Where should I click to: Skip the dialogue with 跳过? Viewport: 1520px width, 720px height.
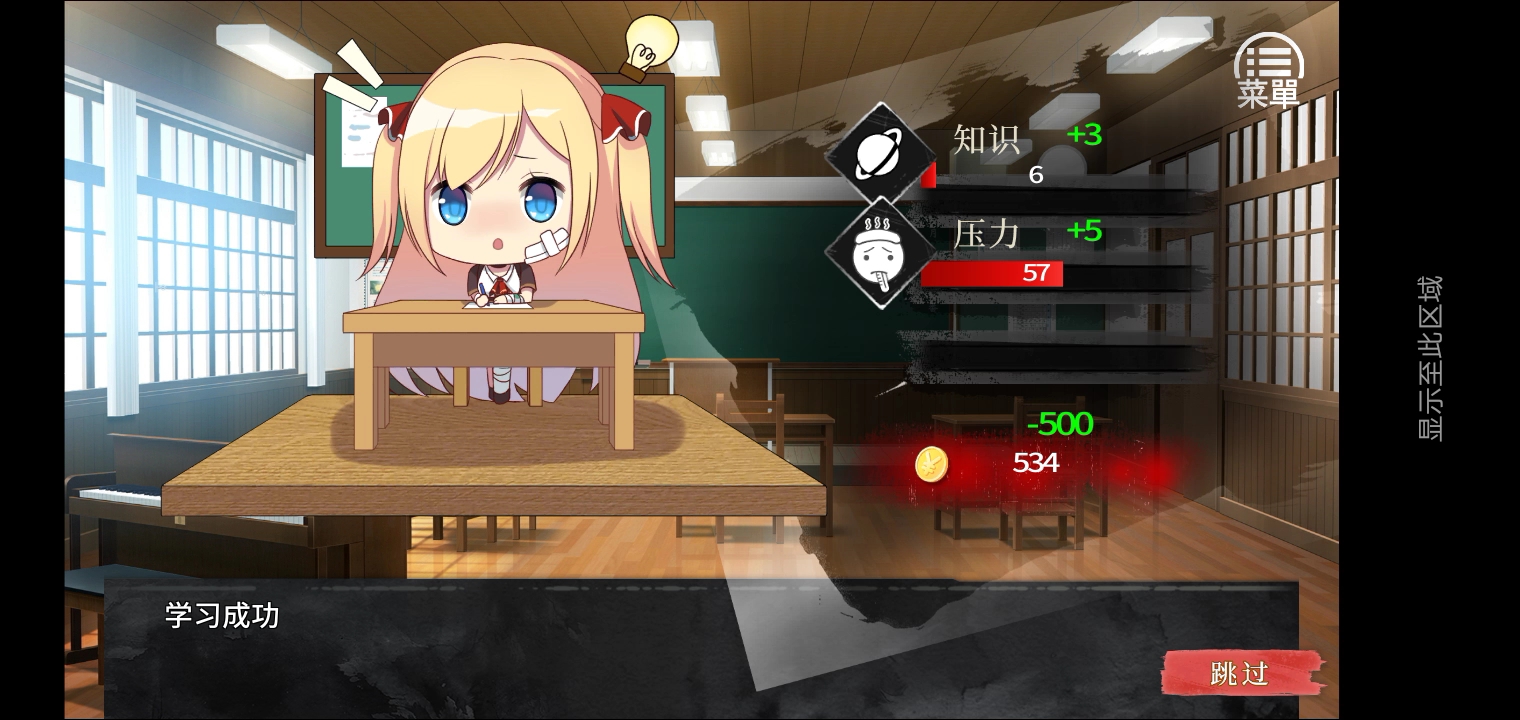(x=1241, y=673)
